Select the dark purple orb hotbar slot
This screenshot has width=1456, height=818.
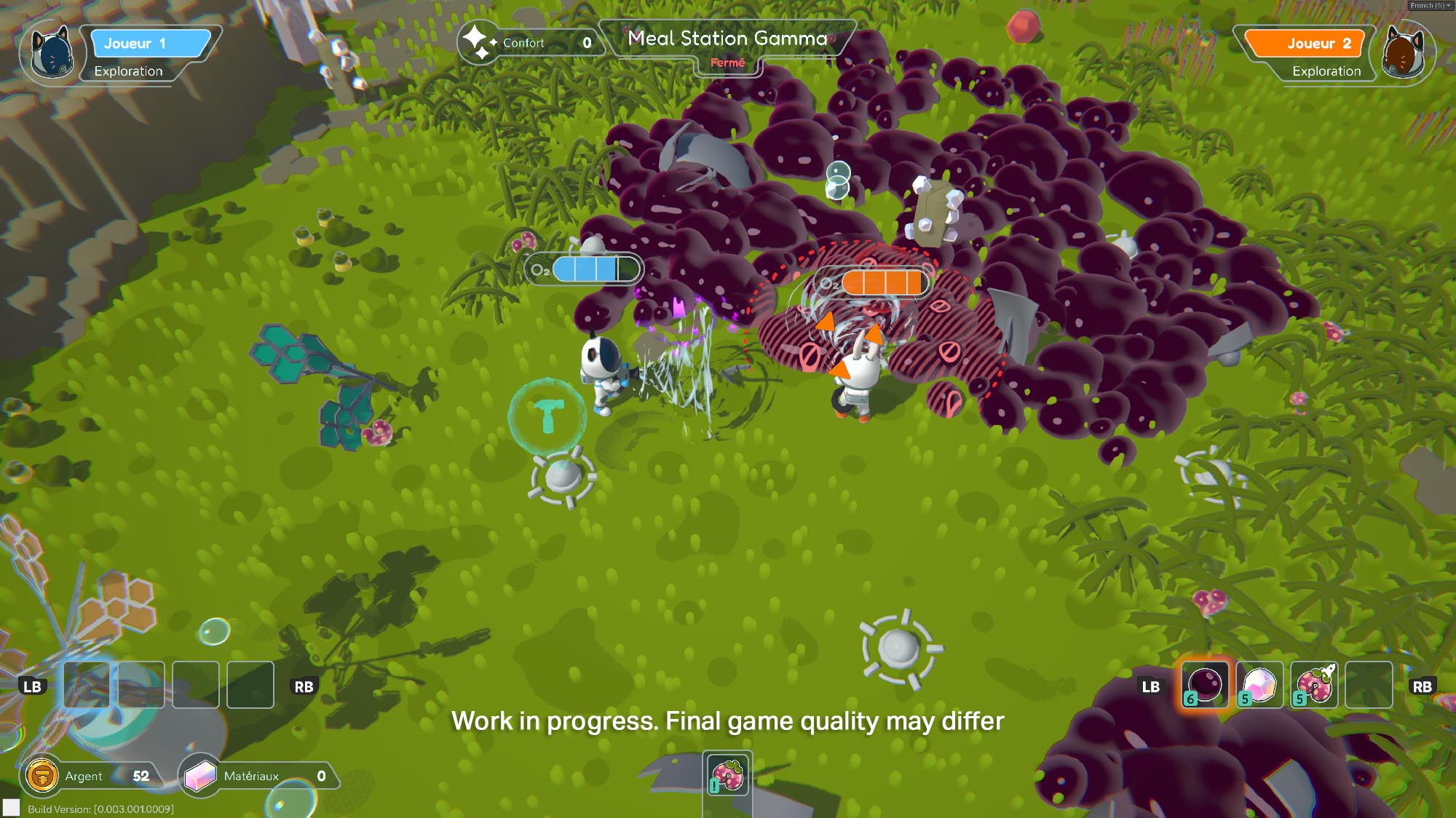tap(1205, 685)
